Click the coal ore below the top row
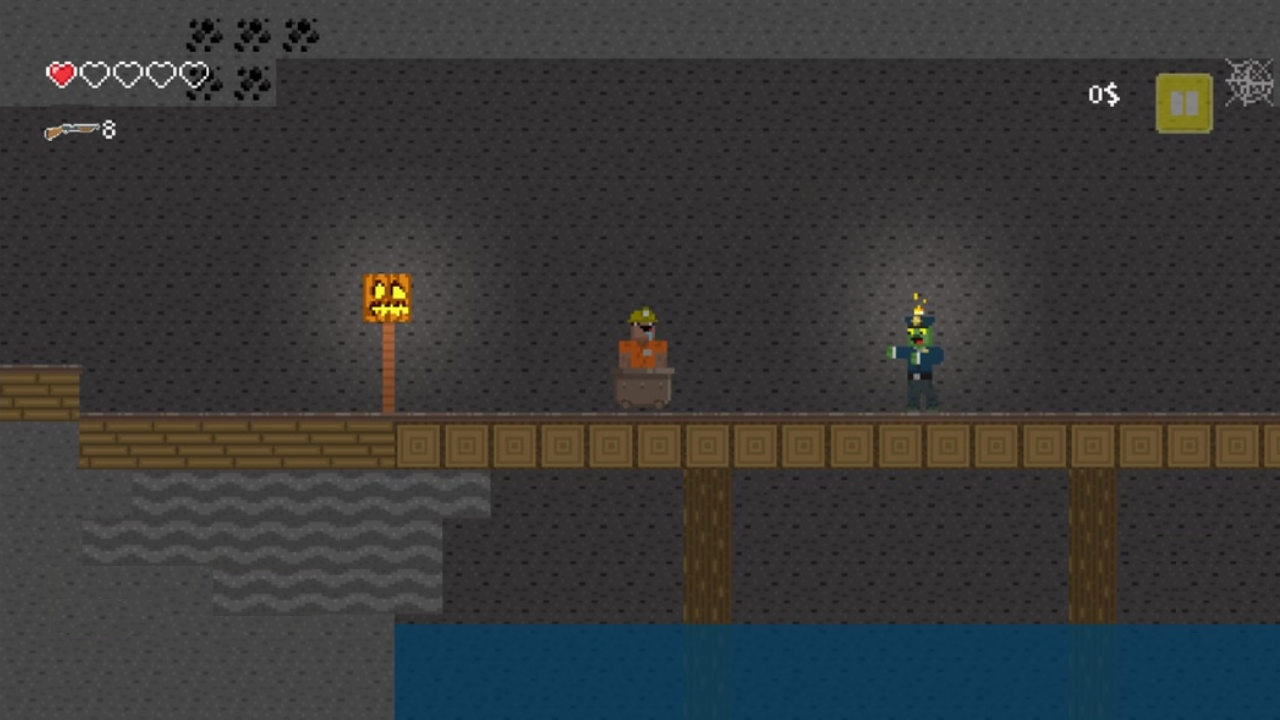1280x720 pixels. pyautogui.click(x=252, y=84)
